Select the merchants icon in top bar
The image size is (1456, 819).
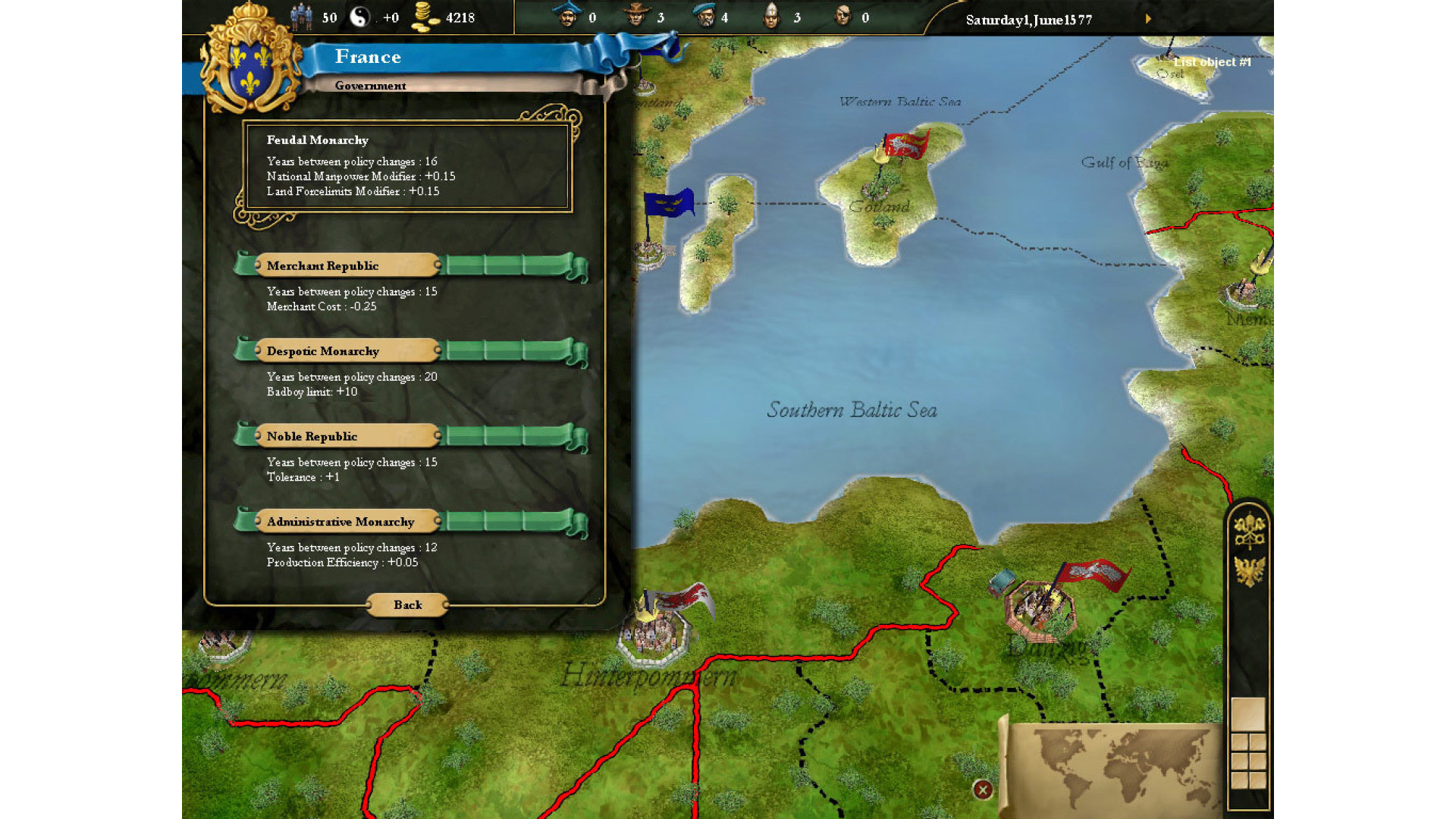[x=566, y=16]
